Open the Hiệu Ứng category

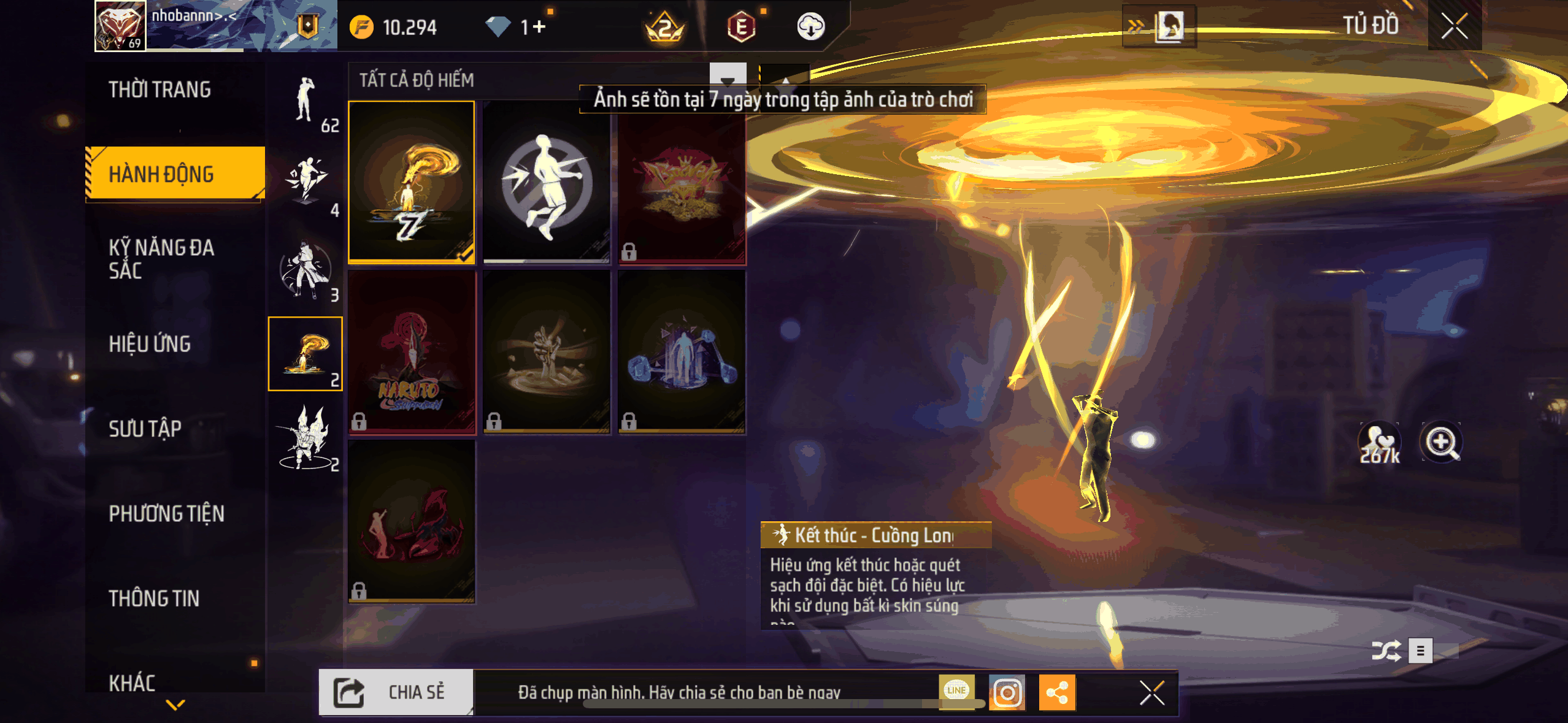(x=150, y=344)
